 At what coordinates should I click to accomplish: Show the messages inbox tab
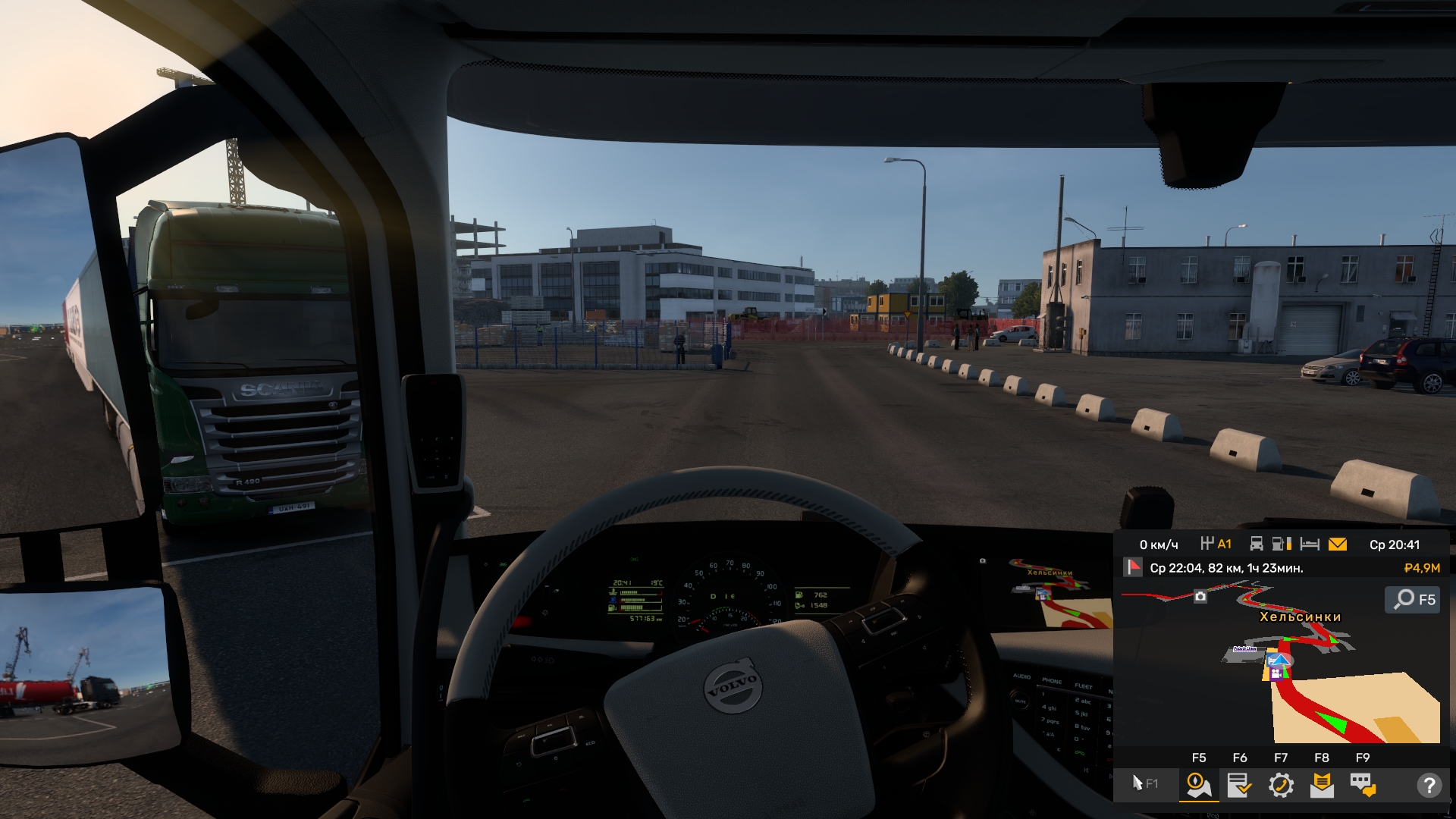click(1322, 785)
